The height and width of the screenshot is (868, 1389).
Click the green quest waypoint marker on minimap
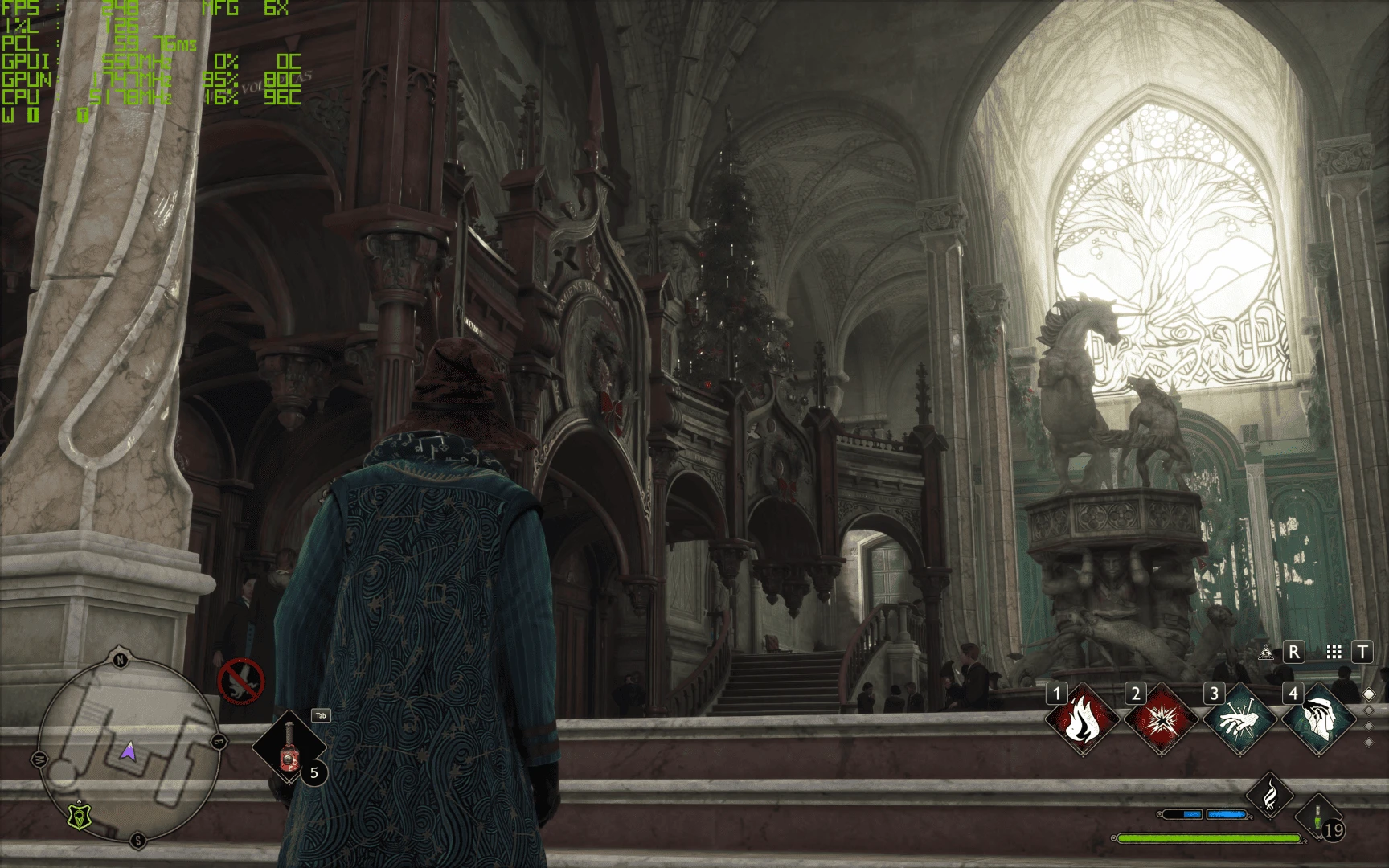(x=81, y=817)
